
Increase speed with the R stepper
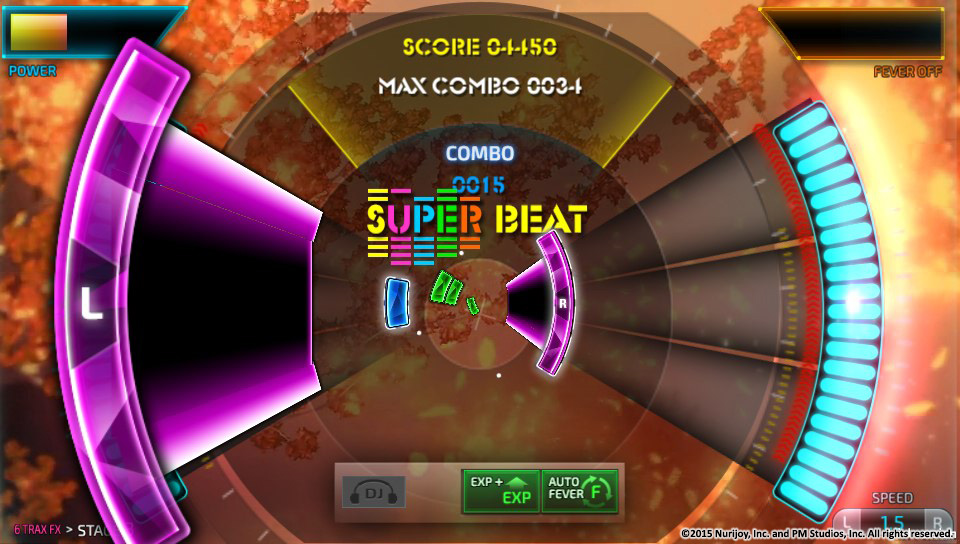[x=935, y=522]
